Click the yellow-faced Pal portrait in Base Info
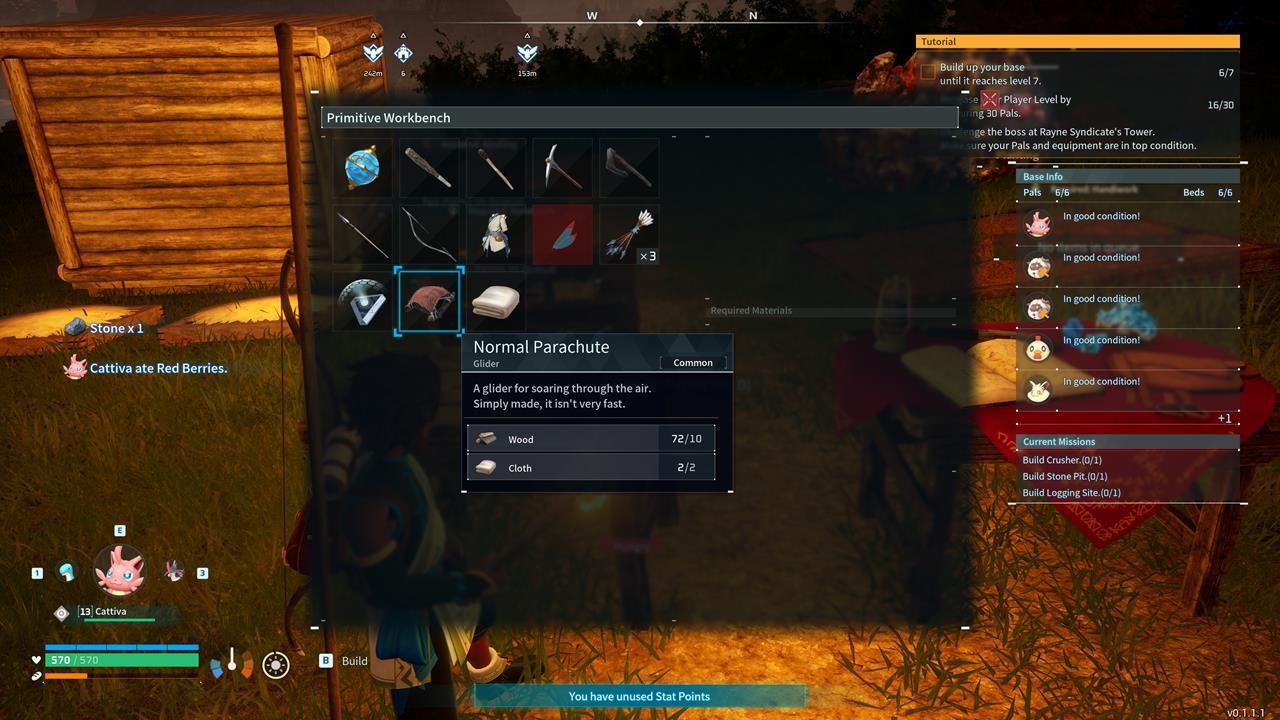 1037,347
